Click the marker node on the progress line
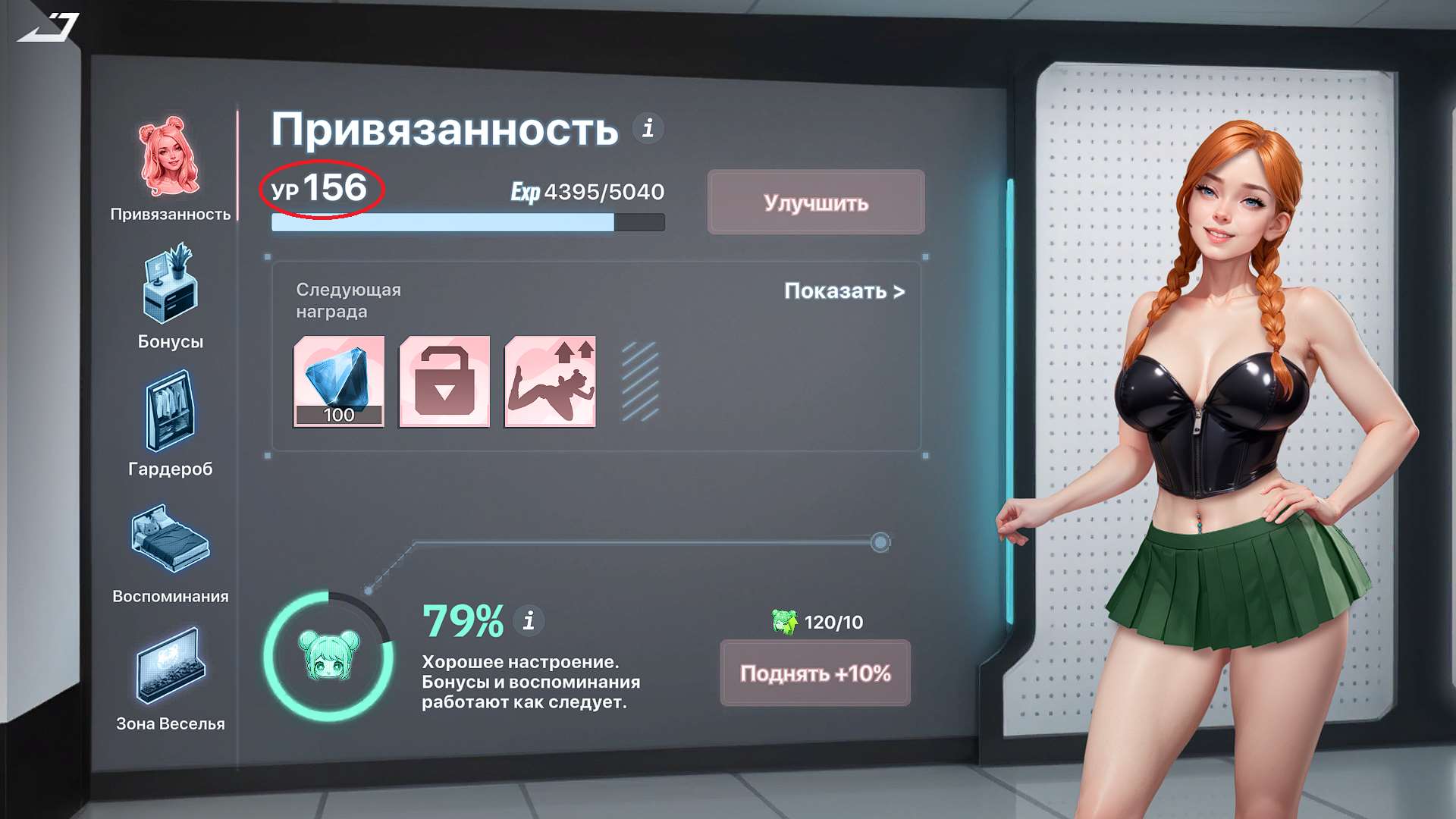This screenshot has width=1456, height=819. 880,541
